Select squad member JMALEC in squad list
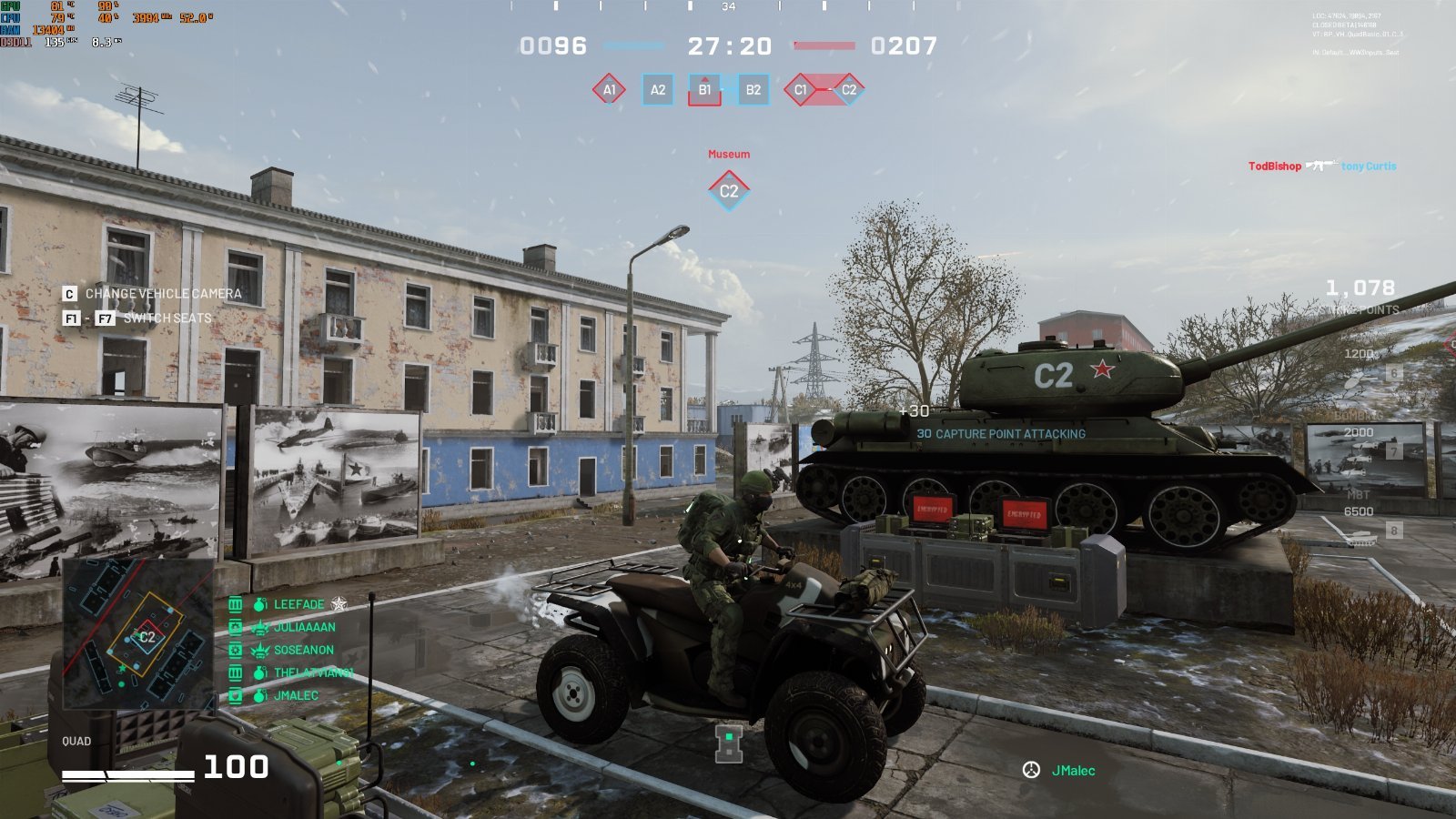Viewport: 1456px width, 819px height. coord(296,695)
